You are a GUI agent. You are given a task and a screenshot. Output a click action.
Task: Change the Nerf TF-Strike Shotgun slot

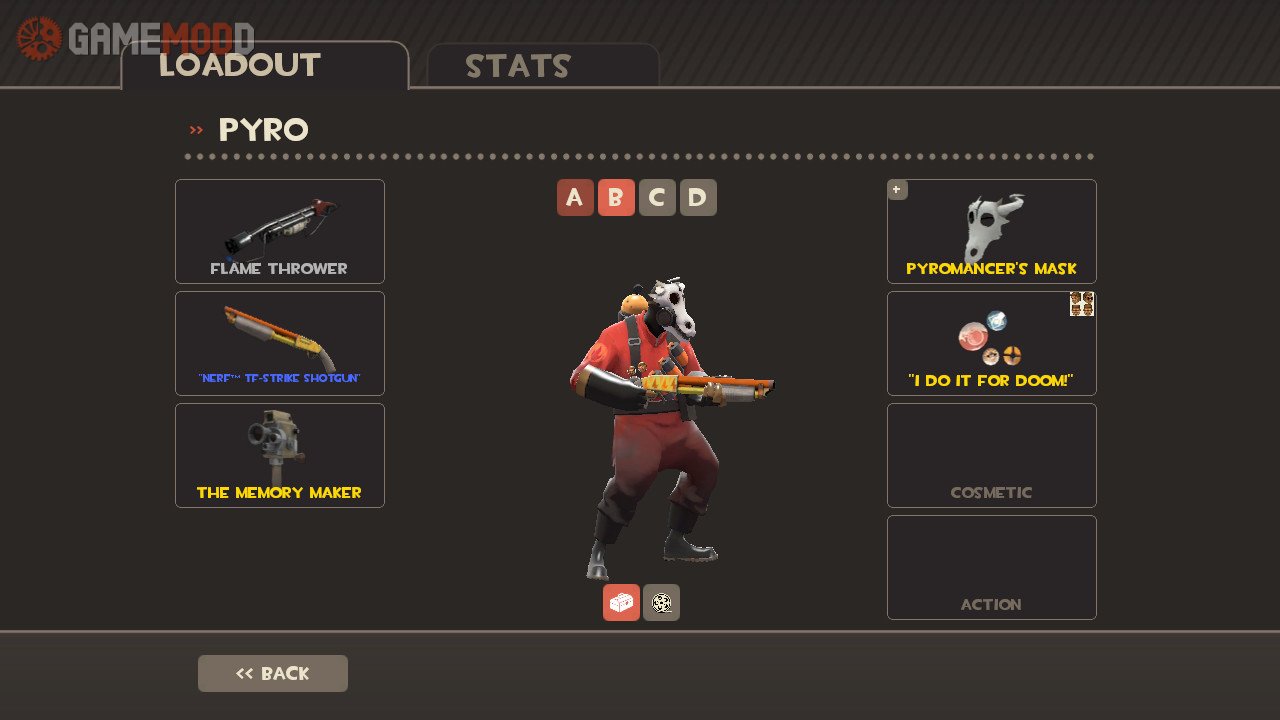pyautogui.click(x=280, y=343)
